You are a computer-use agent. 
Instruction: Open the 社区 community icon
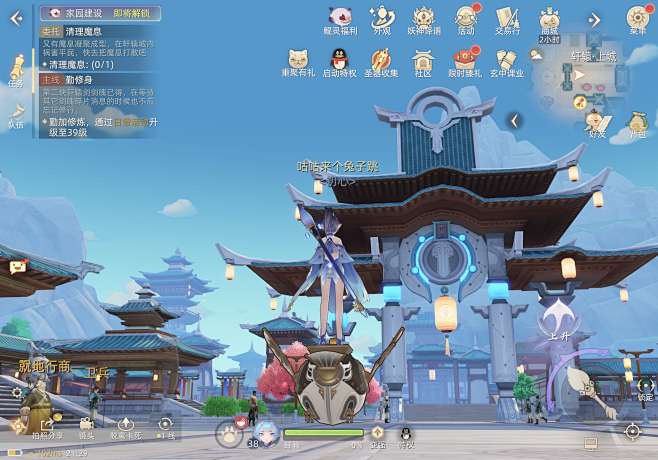pos(423,60)
